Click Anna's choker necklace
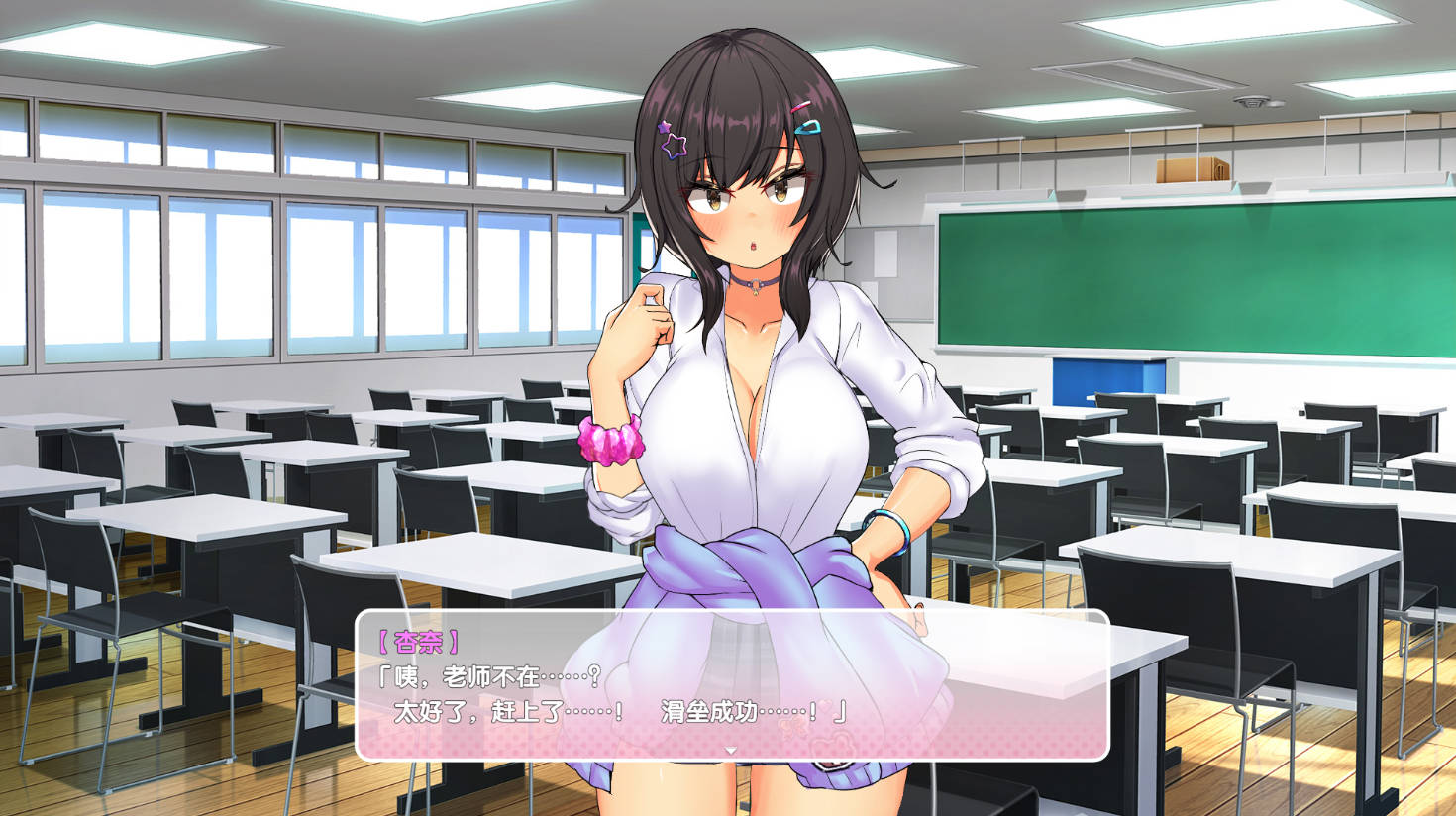 (x=758, y=282)
